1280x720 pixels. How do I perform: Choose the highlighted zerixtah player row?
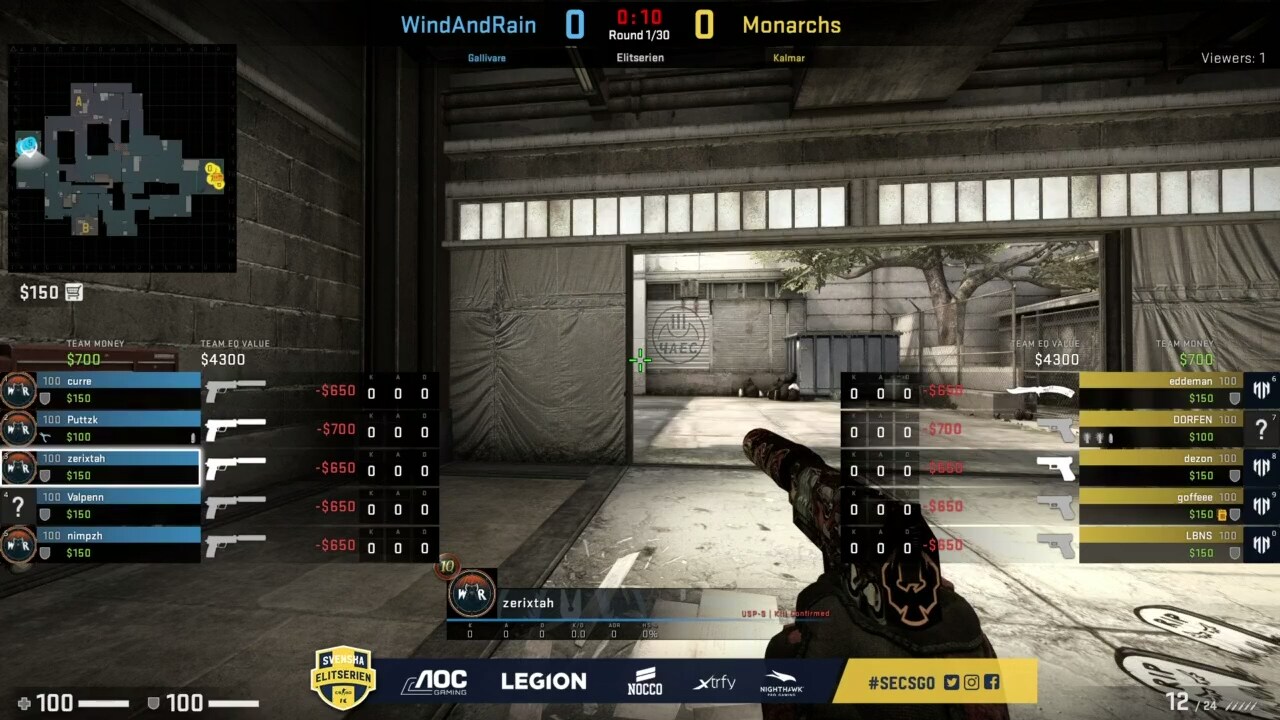point(118,466)
